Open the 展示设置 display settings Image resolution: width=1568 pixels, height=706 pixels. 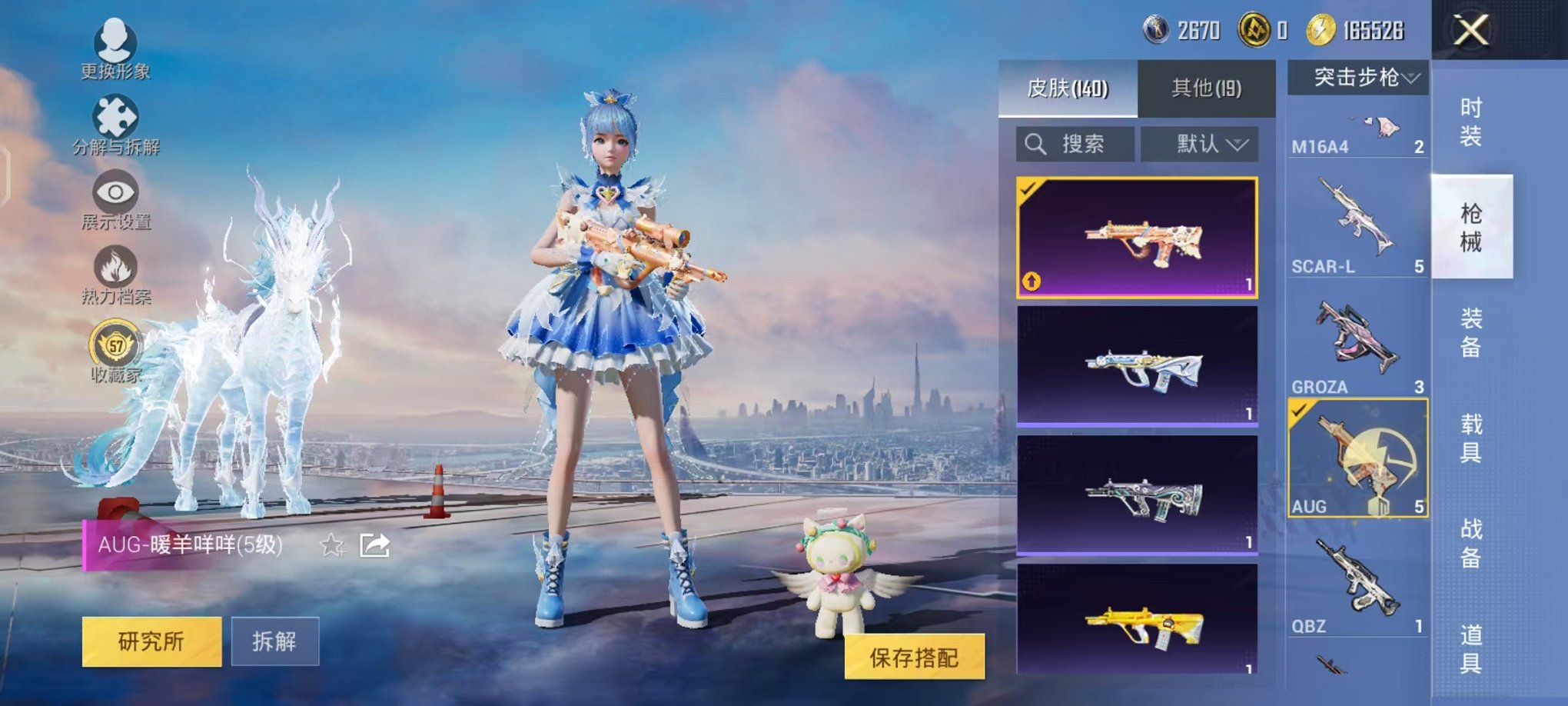click(x=114, y=200)
